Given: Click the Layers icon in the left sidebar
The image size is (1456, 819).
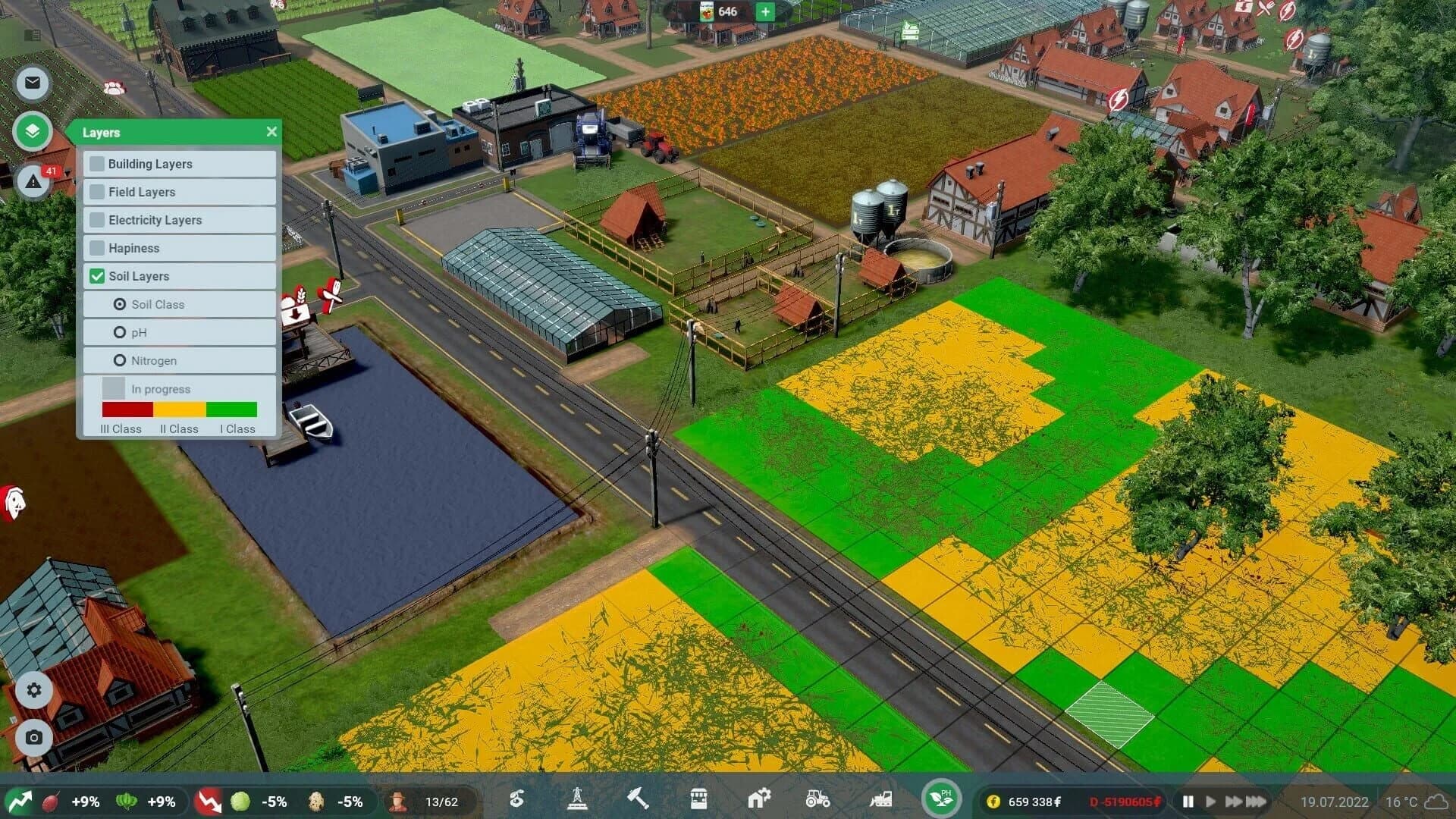Looking at the screenshot, I should click(x=32, y=131).
